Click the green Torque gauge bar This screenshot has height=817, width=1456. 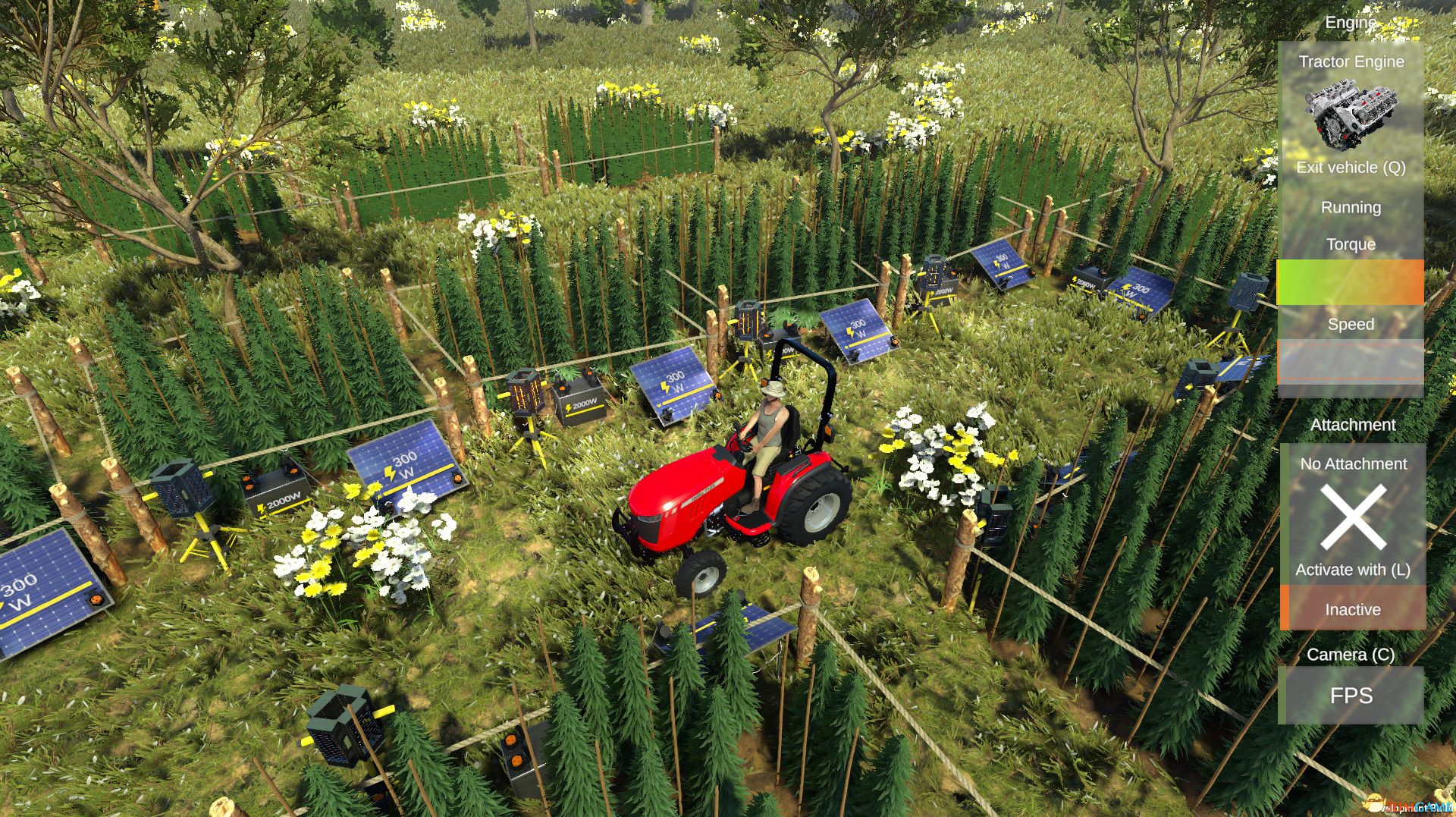click(1312, 281)
